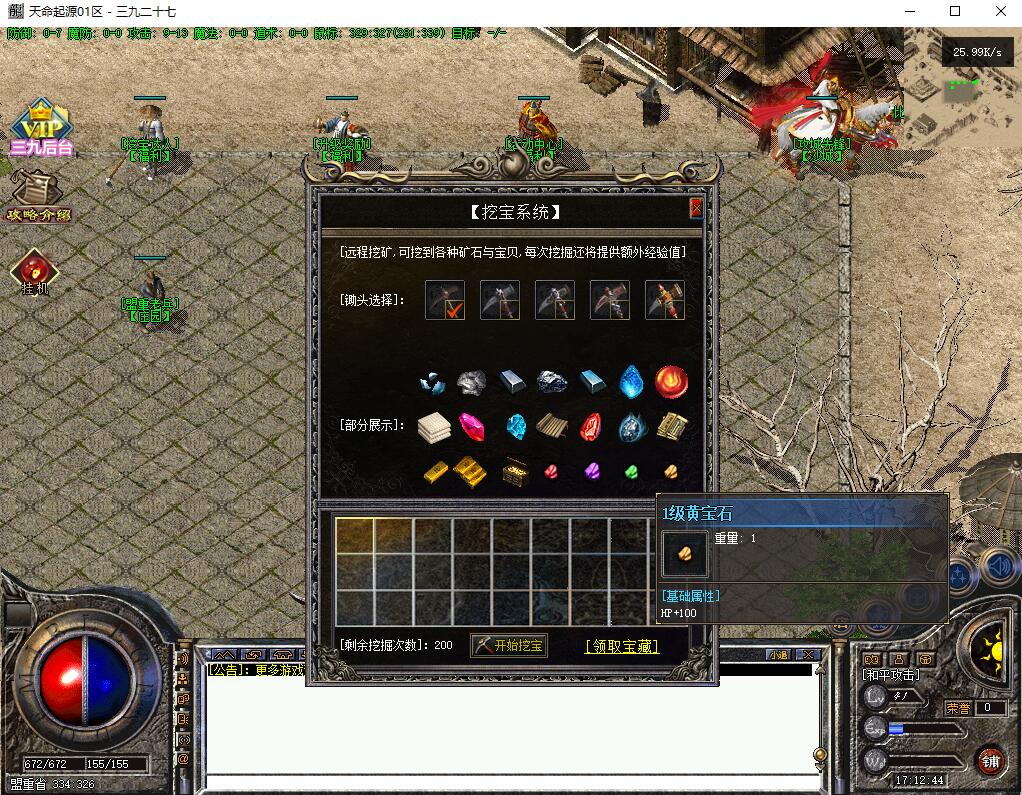Close the 挖宝系统 treasure digging window
This screenshot has width=1022, height=795.
[696, 208]
